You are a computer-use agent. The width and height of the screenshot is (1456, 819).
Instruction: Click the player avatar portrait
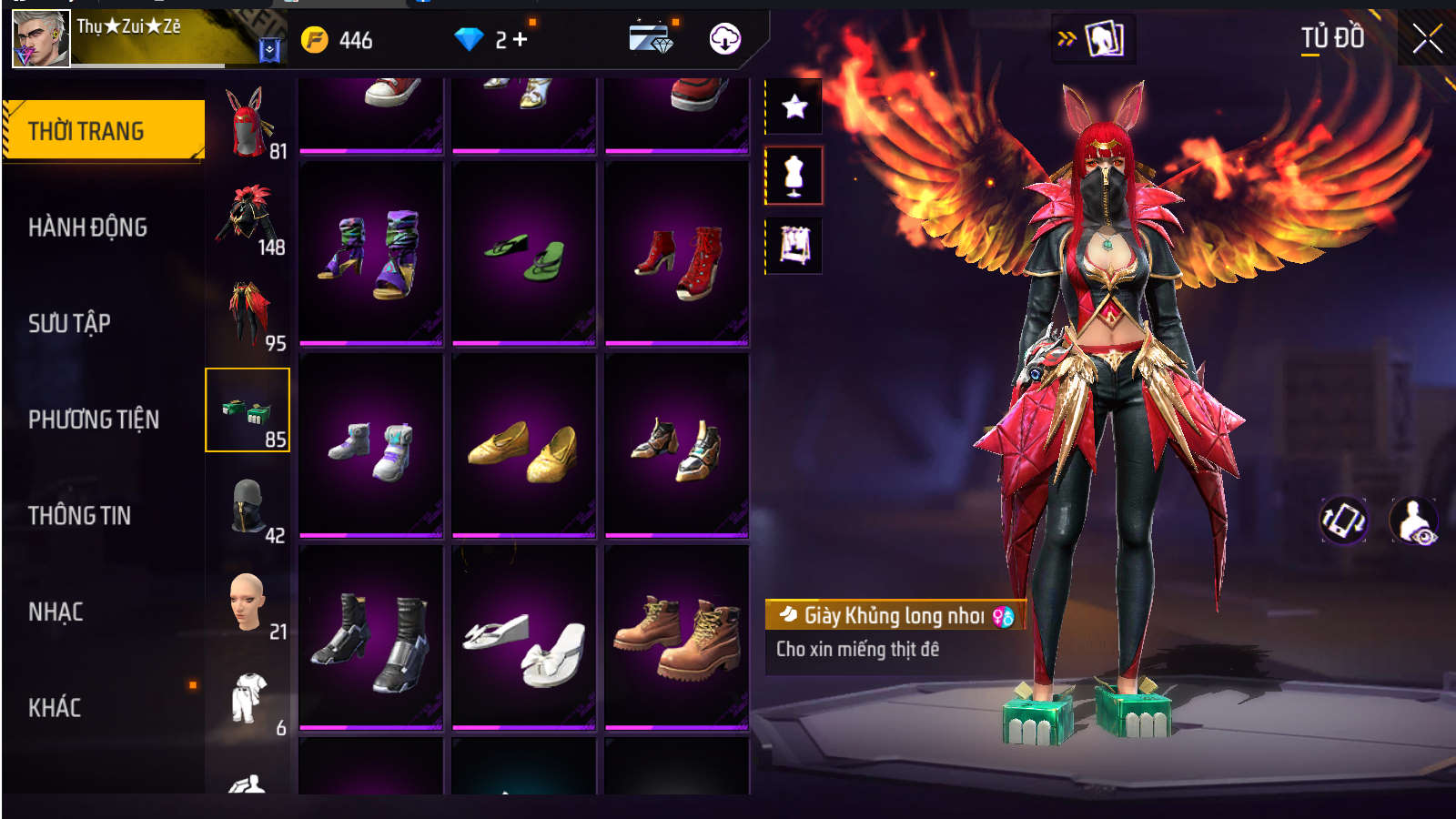click(41, 39)
